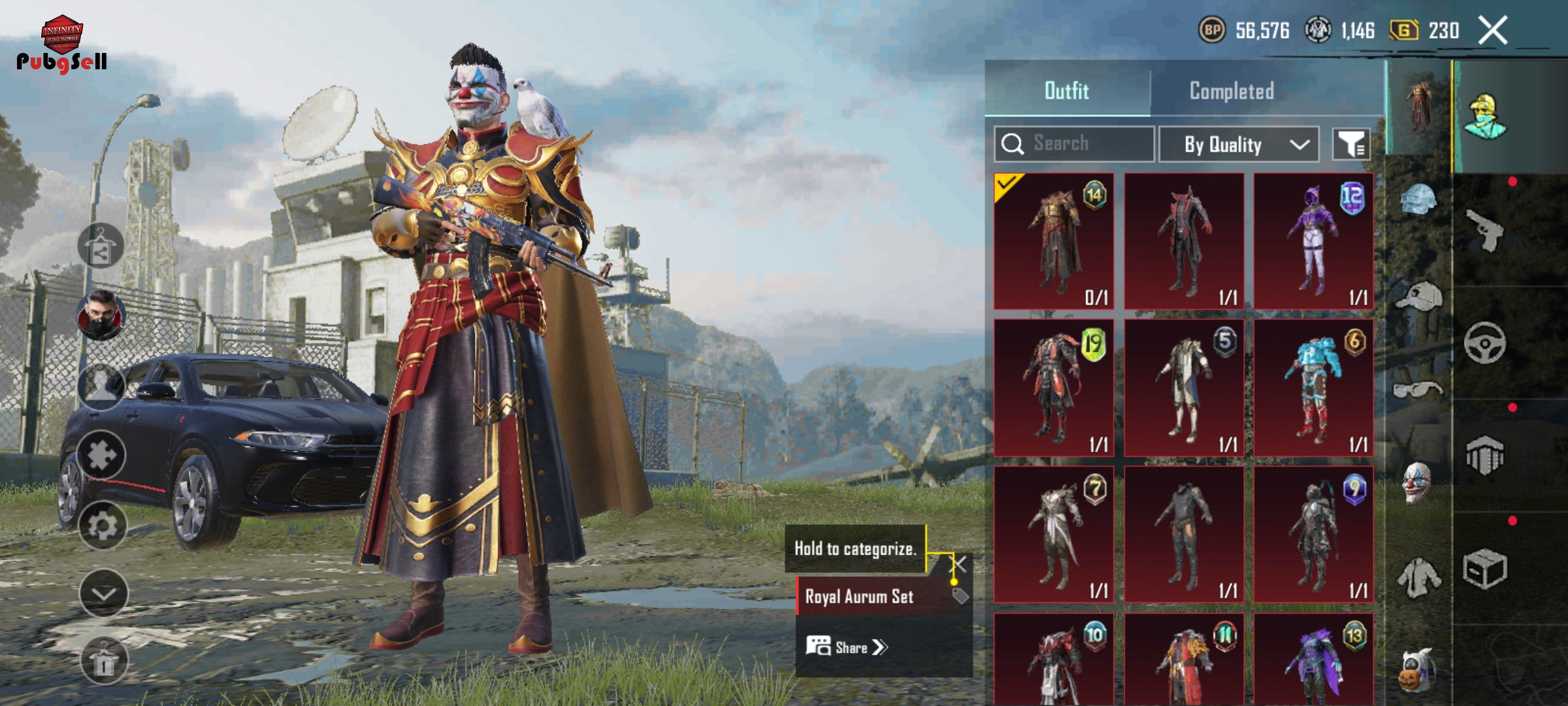Click the trash bin delete icon

point(103,662)
